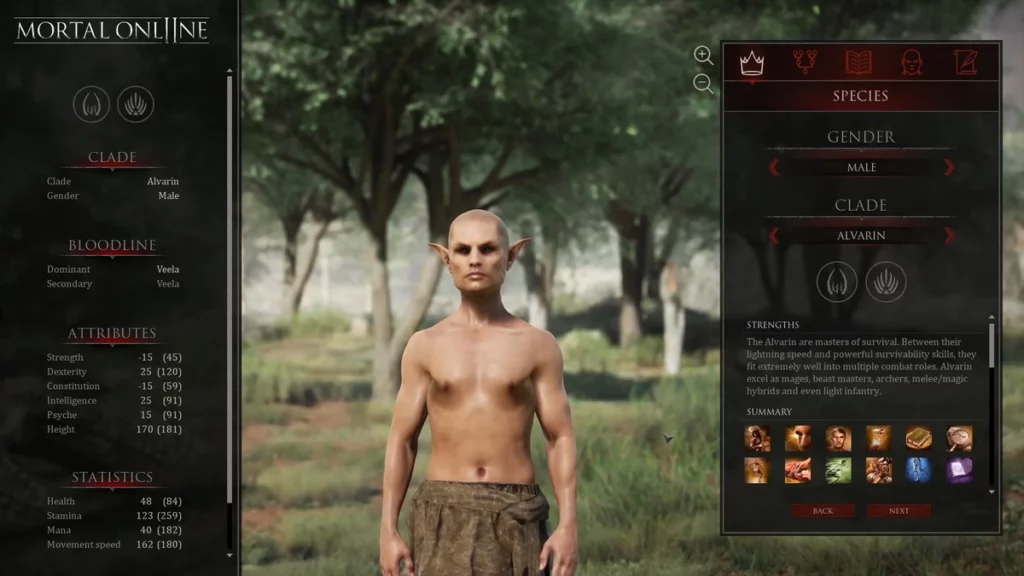Image resolution: width=1024 pixels, height=576 pixels.
Task: Click the Strengths description scrollbar
Action: click(x=992, y=345)
